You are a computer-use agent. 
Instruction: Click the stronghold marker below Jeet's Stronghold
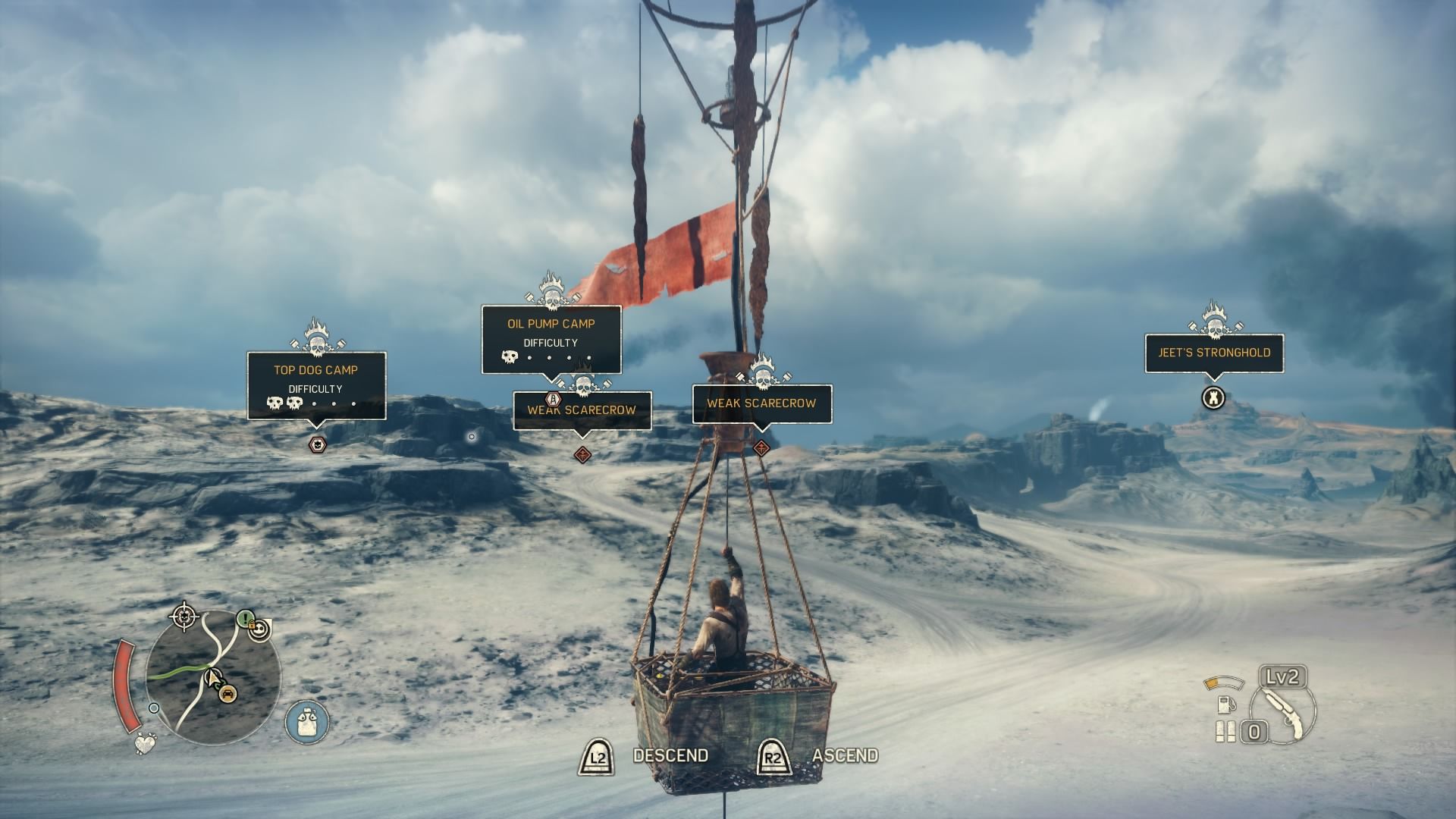click(1213, 397)
